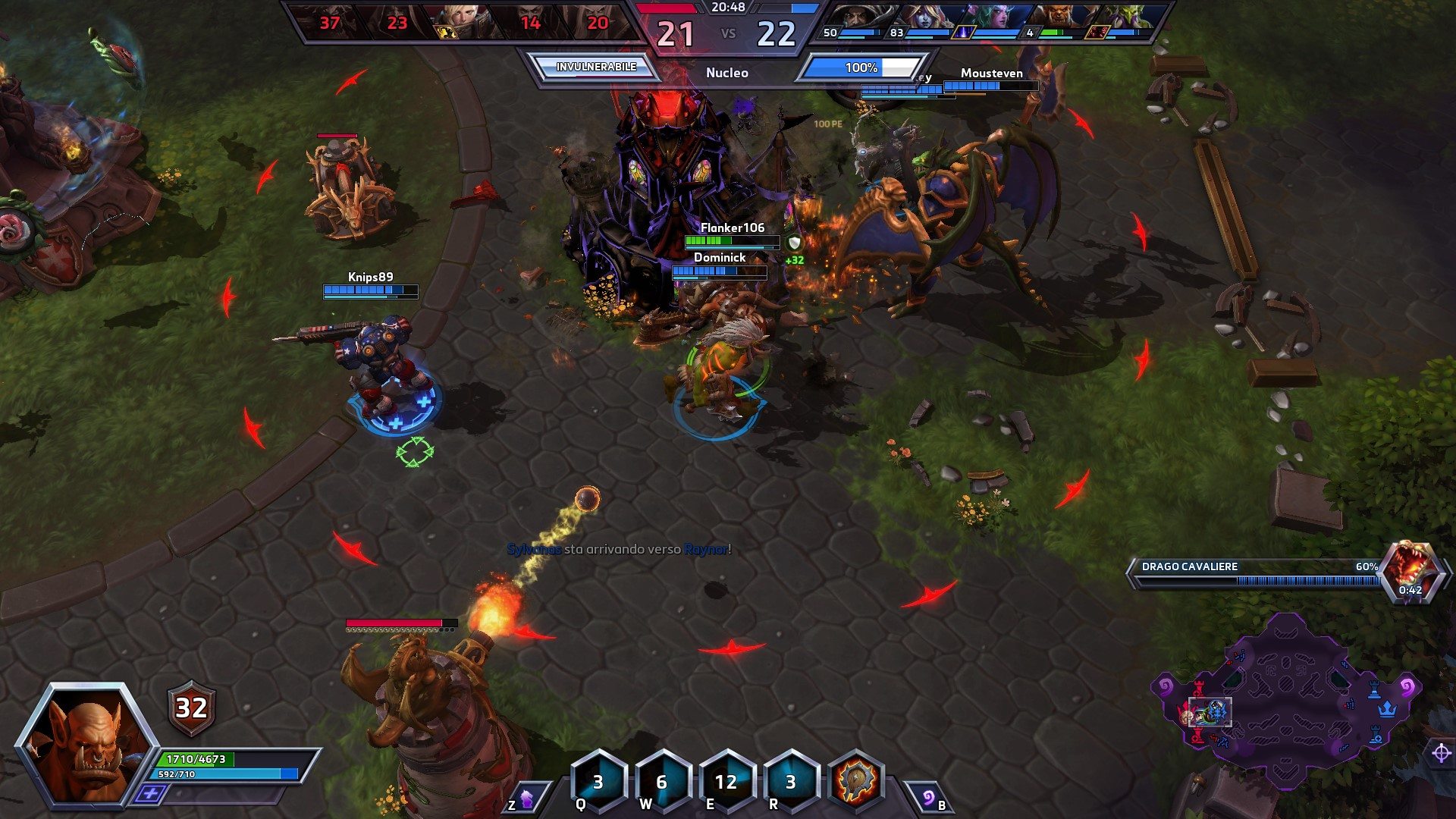Image resolution: width=1456 pixels, height=819 pixels.
Task: Activate the flaming shield trait icon
Action: point(857,781)
